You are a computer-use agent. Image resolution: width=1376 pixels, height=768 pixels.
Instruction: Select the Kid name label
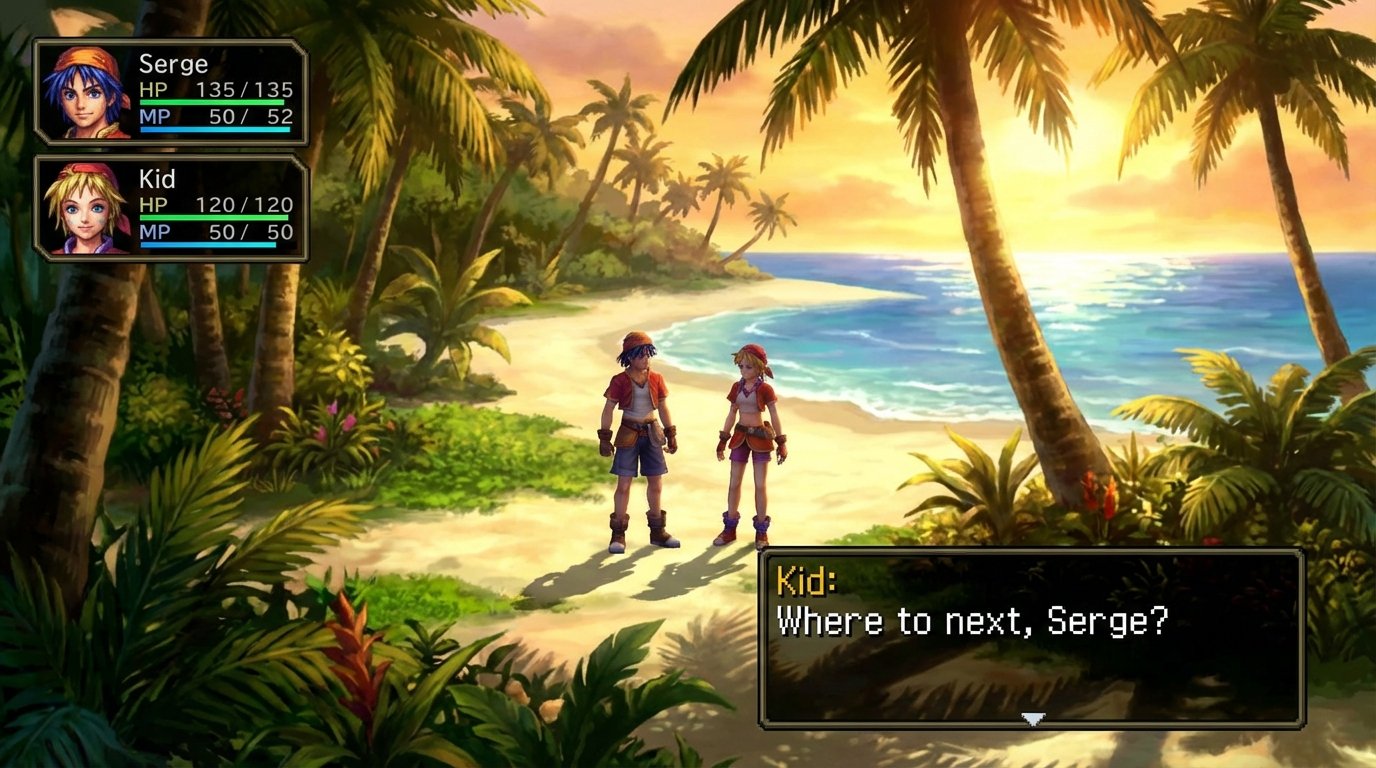[157, 178]
